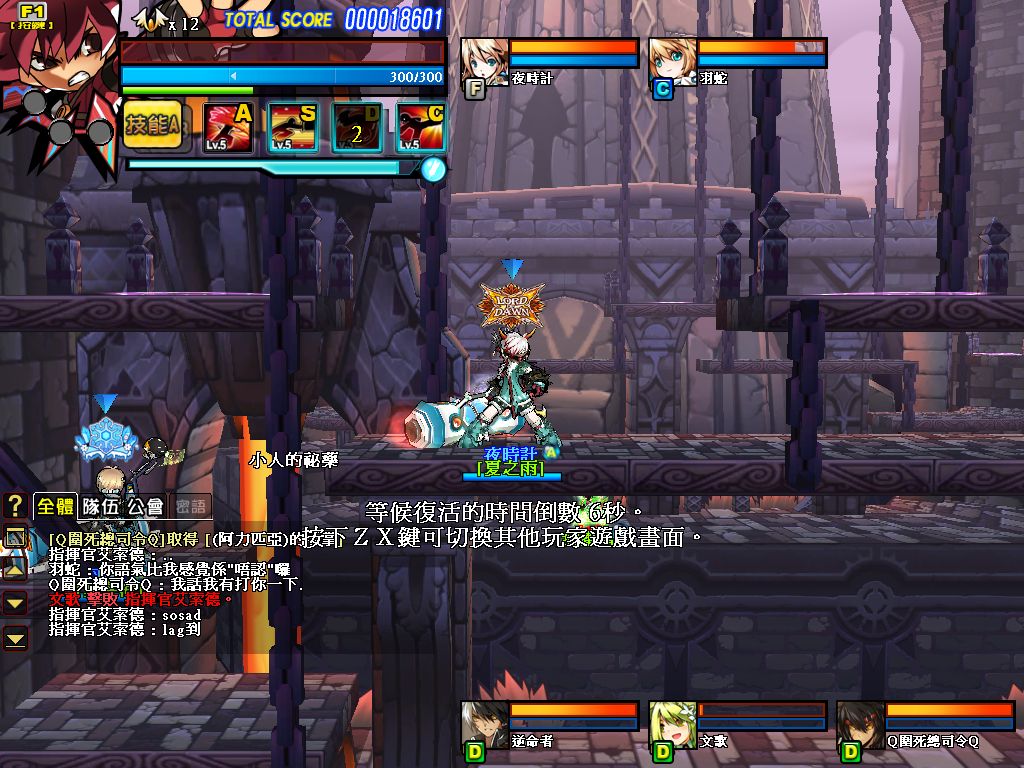Click the yellow 技能A skill slot button
The image size is (1024, 768).
pos(153,125)
